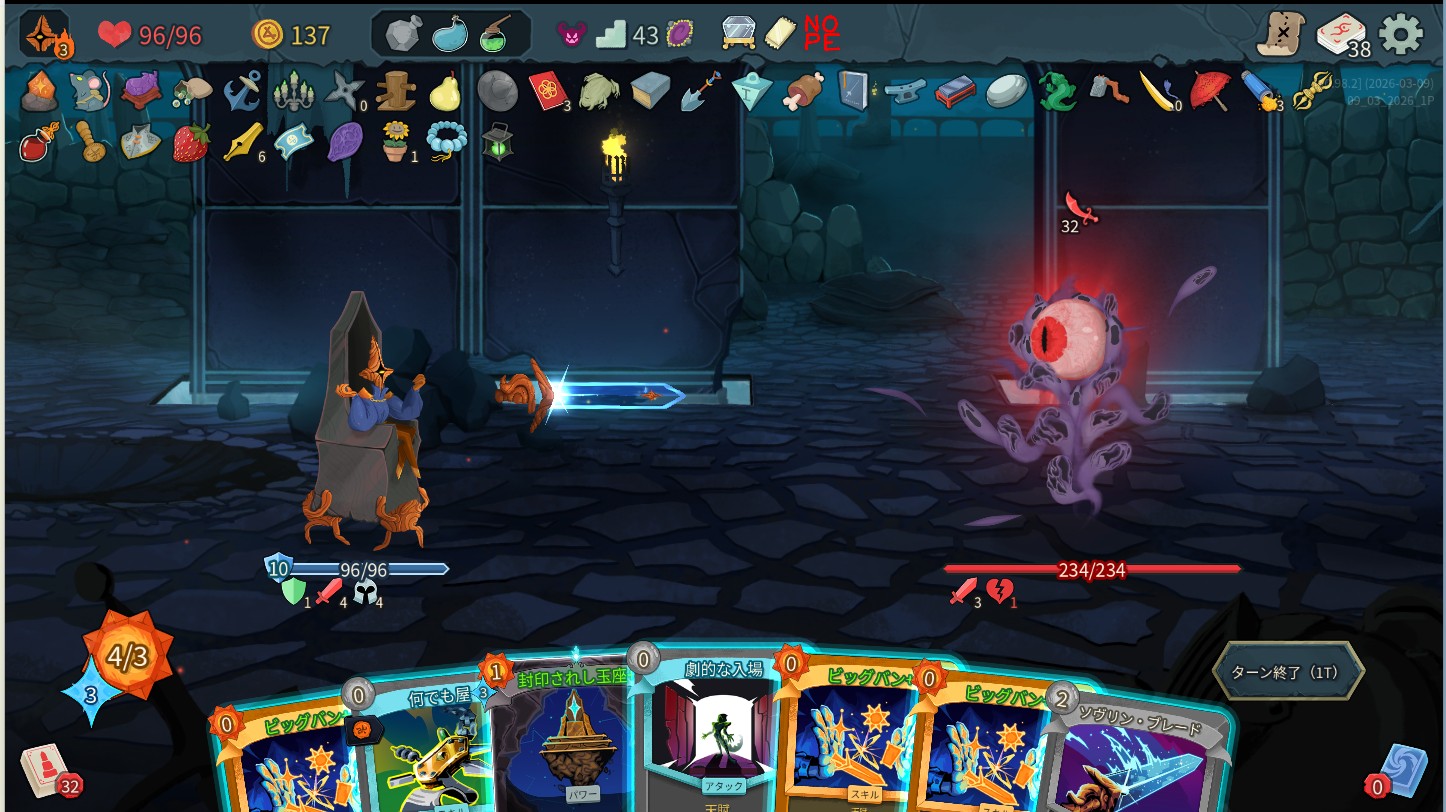Image resolution: width=1446 pixels, height=812 pixels.
Task: Select the green potion with the stirring stick
Action: (x=495, y=35)
